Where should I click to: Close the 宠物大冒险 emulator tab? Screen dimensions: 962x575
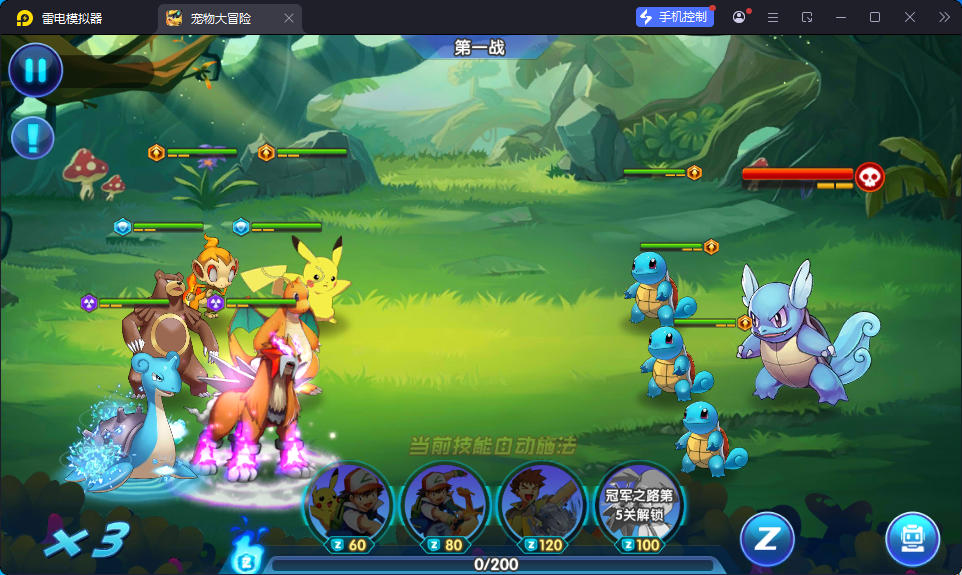point(289,18)
